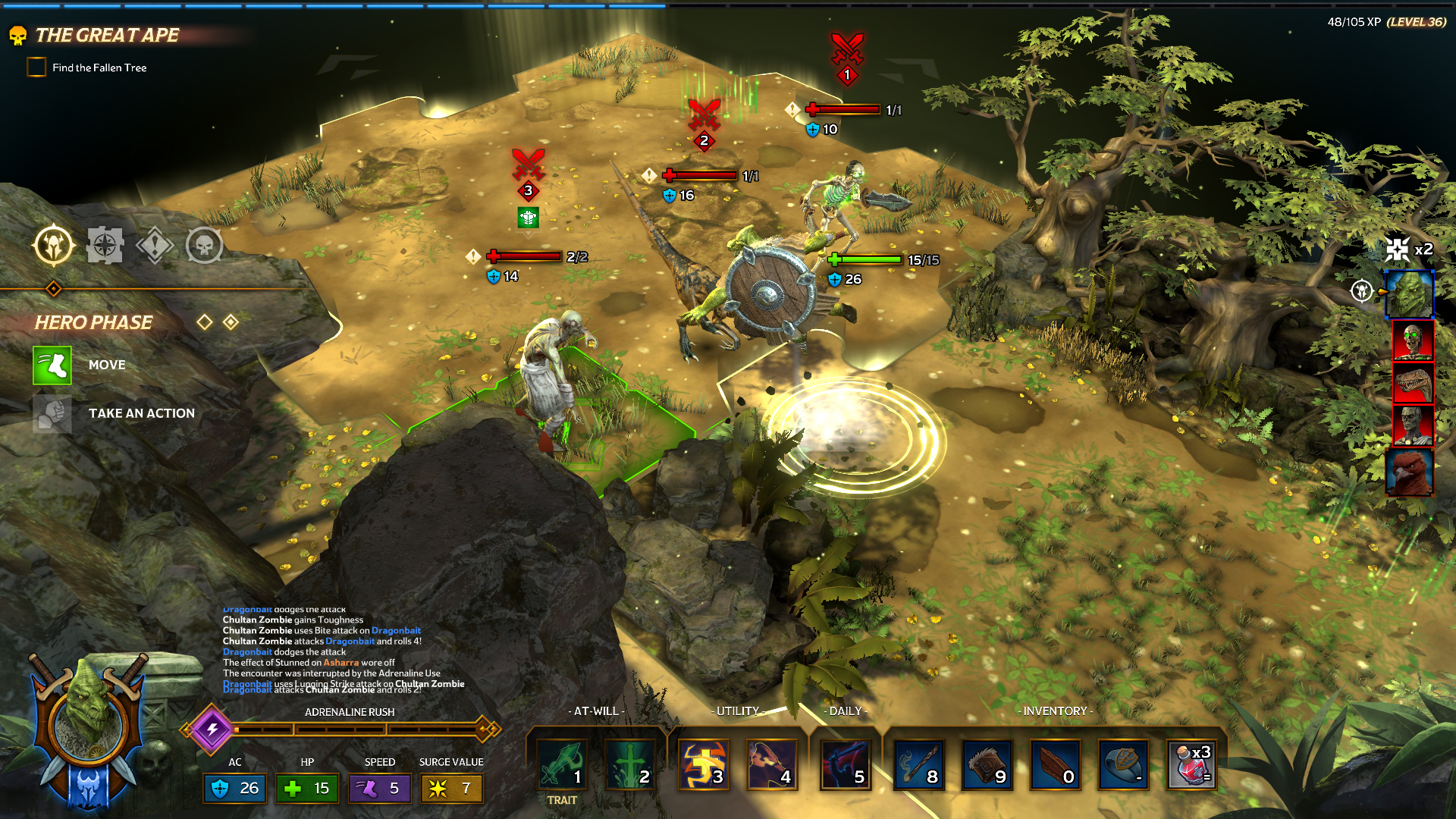This screenshot has width=1456, height=819.
Task: Select the green lizardfolk portrait in turn order
Action: pos(1410,294)
